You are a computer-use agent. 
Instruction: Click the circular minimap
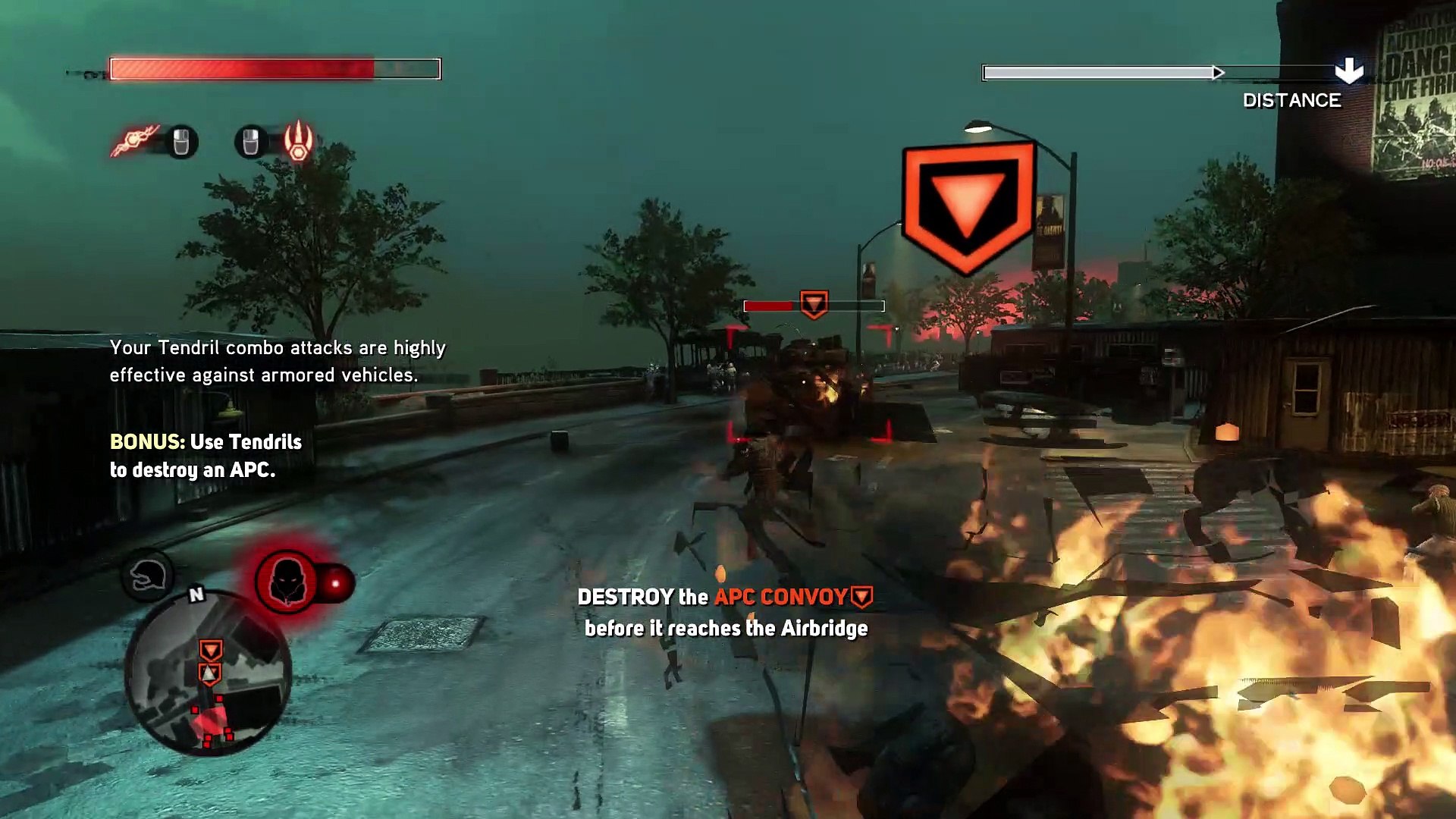[208, 674]
